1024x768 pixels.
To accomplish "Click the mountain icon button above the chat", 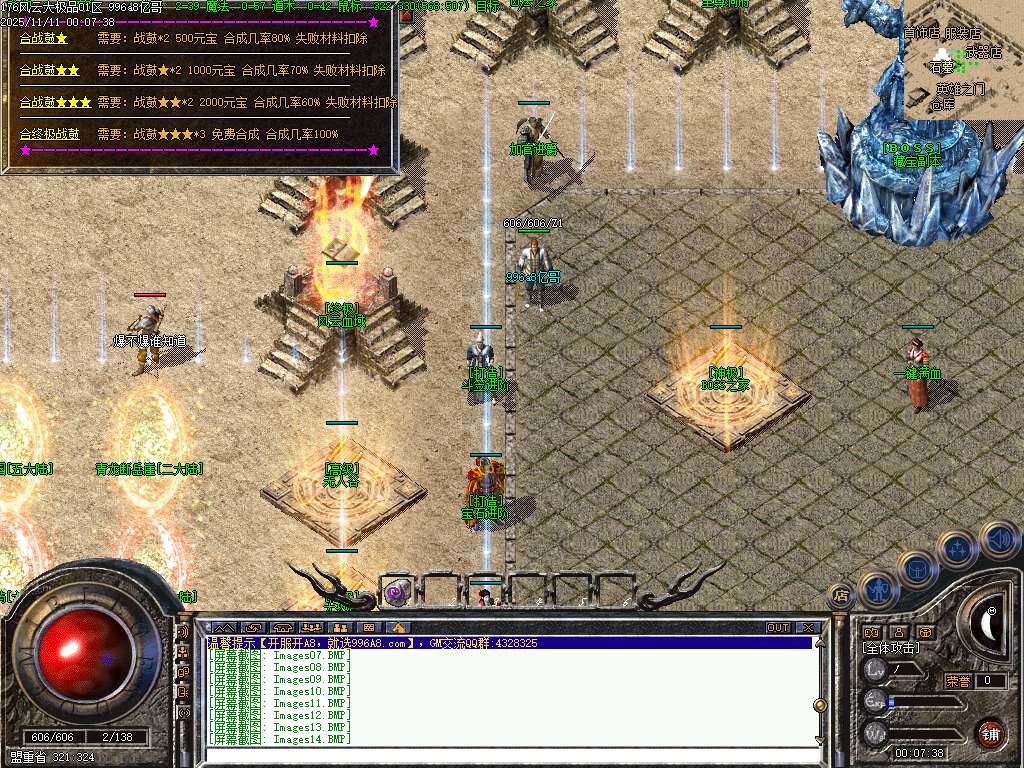I will coord(224,628).
